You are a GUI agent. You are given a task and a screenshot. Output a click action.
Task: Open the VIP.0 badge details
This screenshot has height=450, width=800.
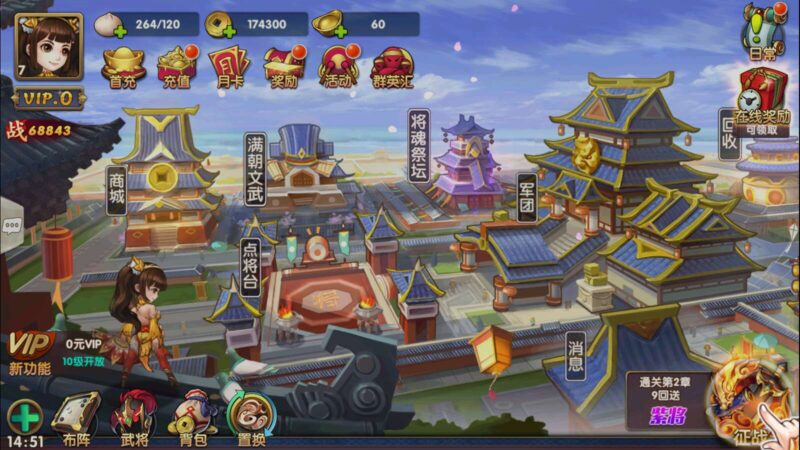click(48, 99)
